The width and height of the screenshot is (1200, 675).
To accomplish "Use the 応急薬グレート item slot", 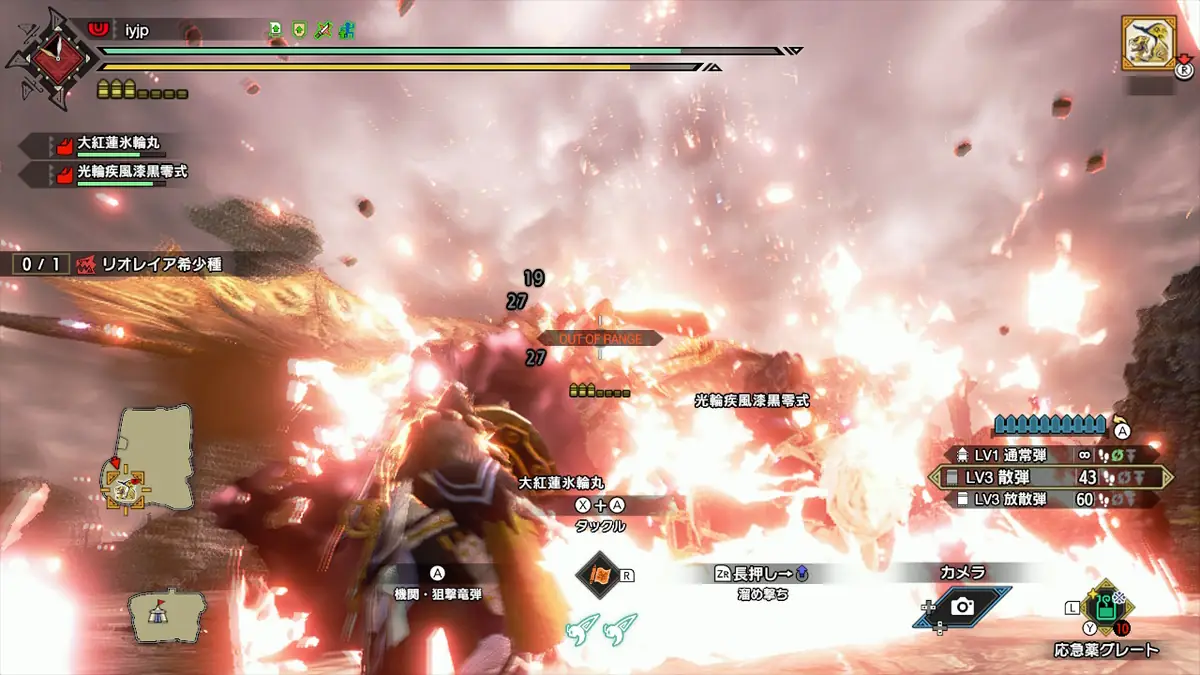I will (x=1105, y=607).
